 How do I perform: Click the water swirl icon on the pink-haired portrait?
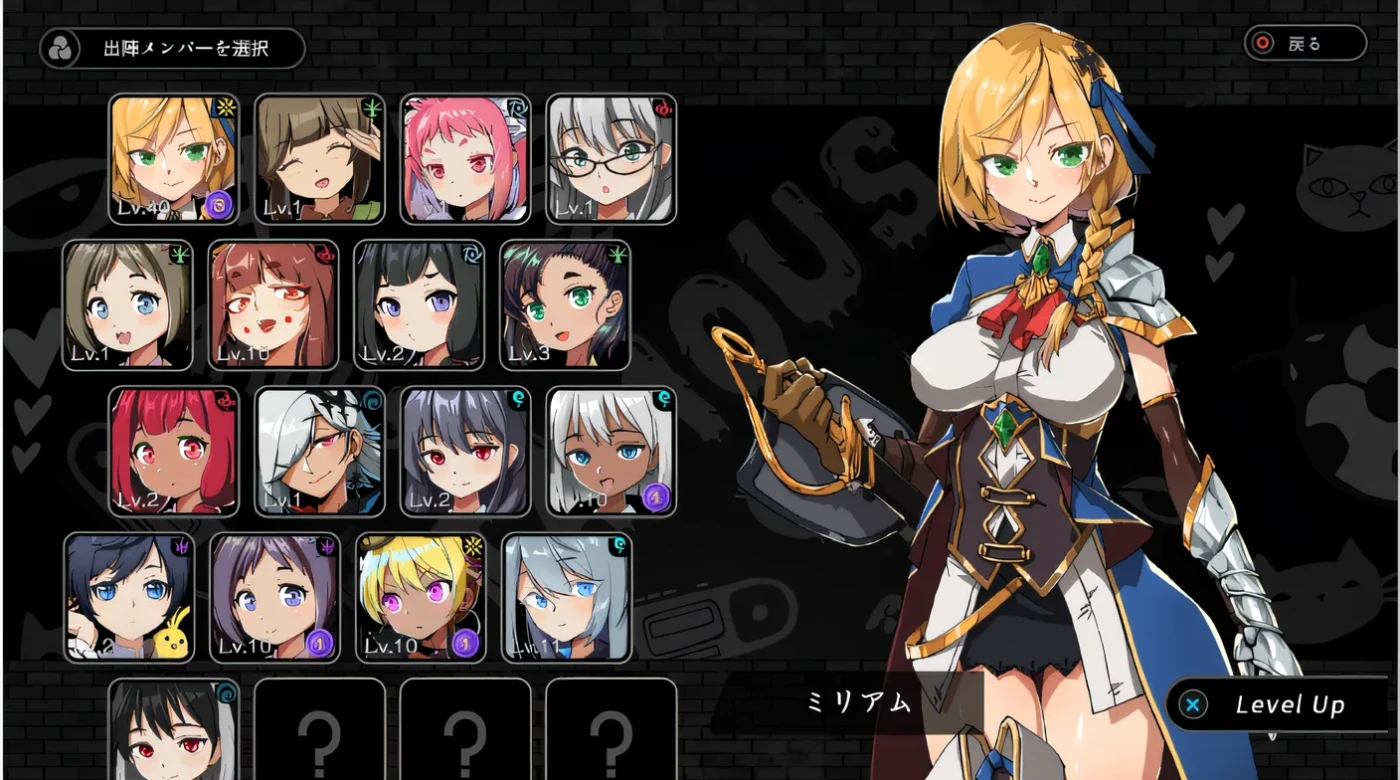(x=517, y=110)
